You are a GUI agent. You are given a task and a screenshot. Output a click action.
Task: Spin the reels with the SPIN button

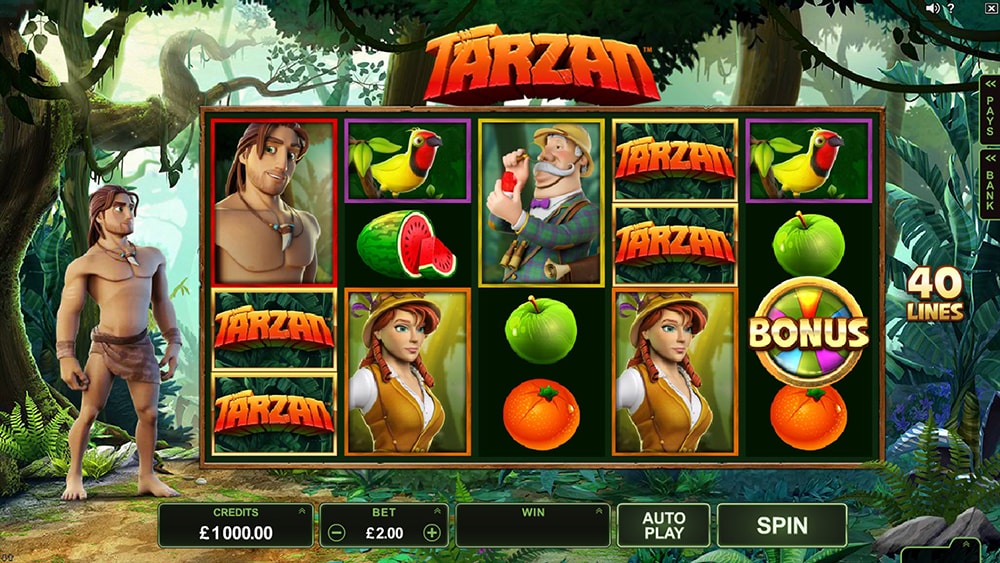pos(782,525)
